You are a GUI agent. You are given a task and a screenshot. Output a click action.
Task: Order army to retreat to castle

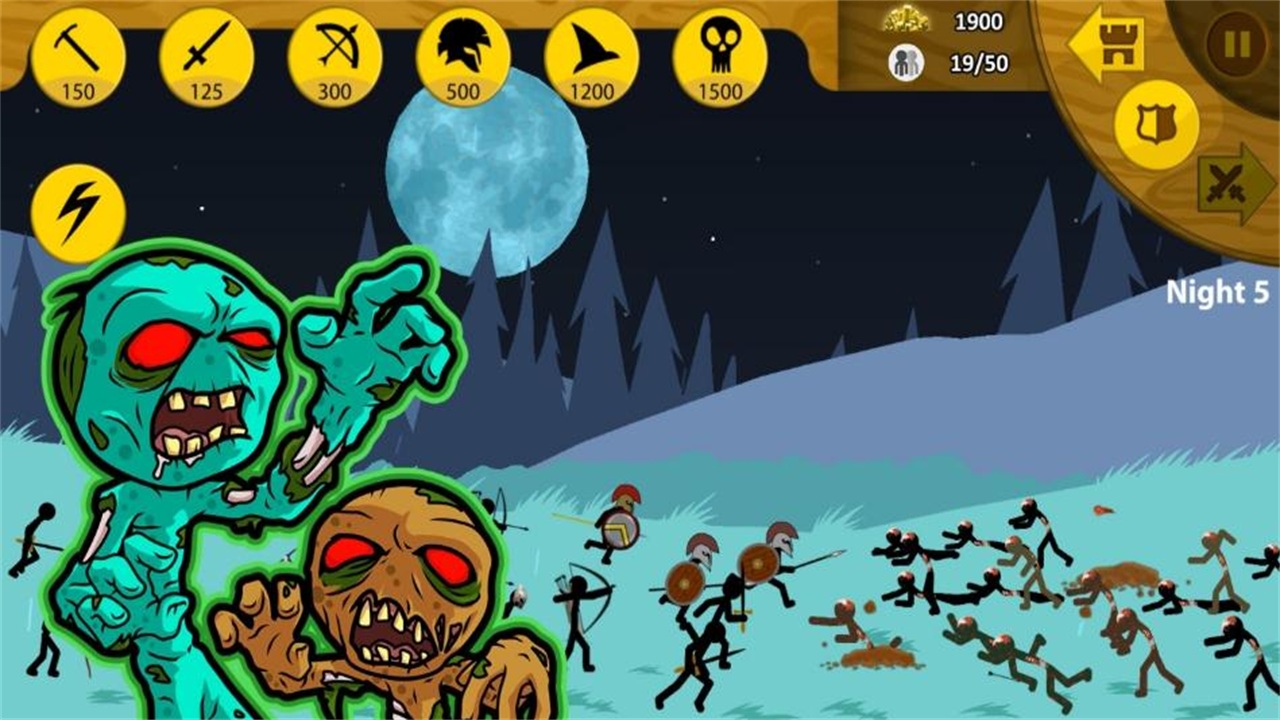1108,44
